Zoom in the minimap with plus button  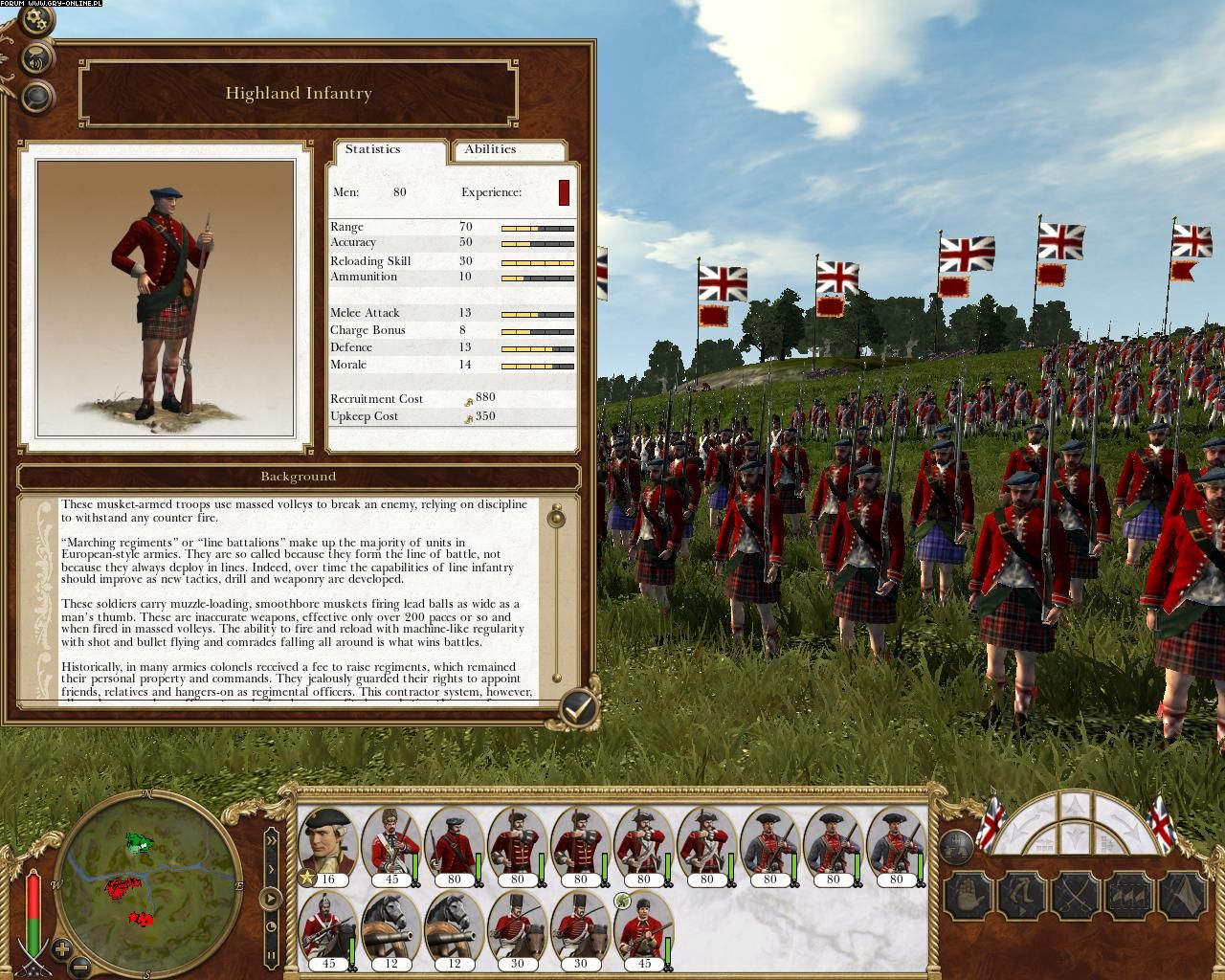pyautogui.click(x=62, y=950)
